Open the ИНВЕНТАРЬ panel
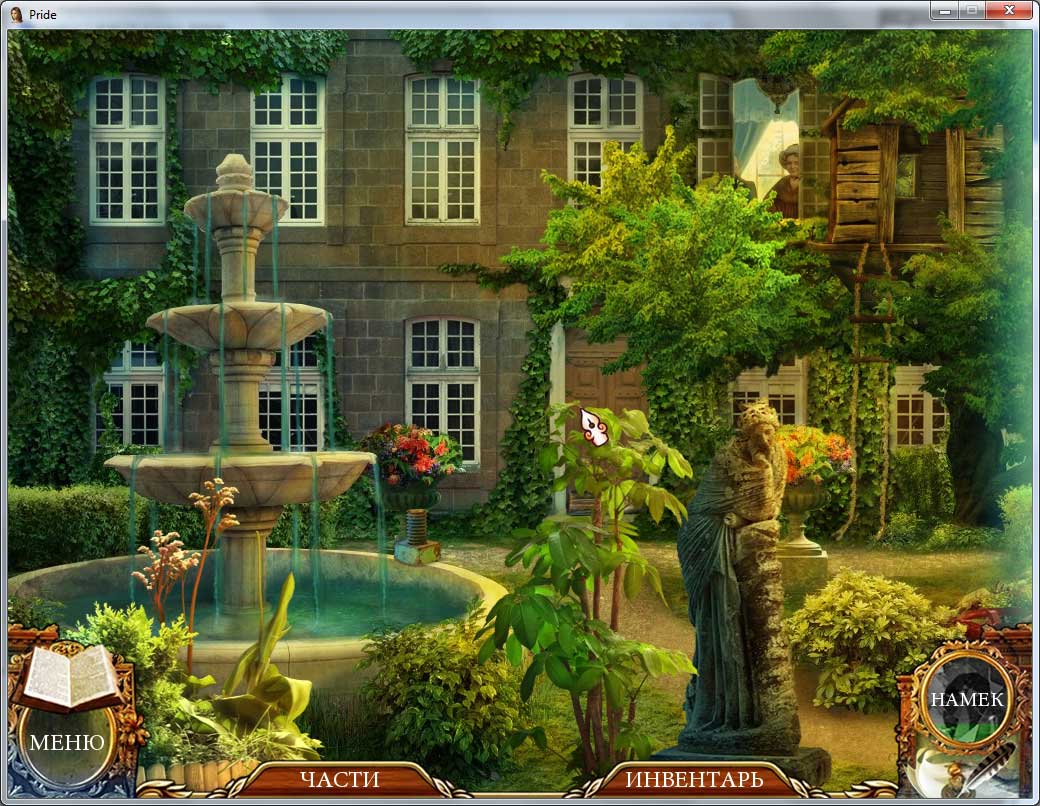 point(694,779)
